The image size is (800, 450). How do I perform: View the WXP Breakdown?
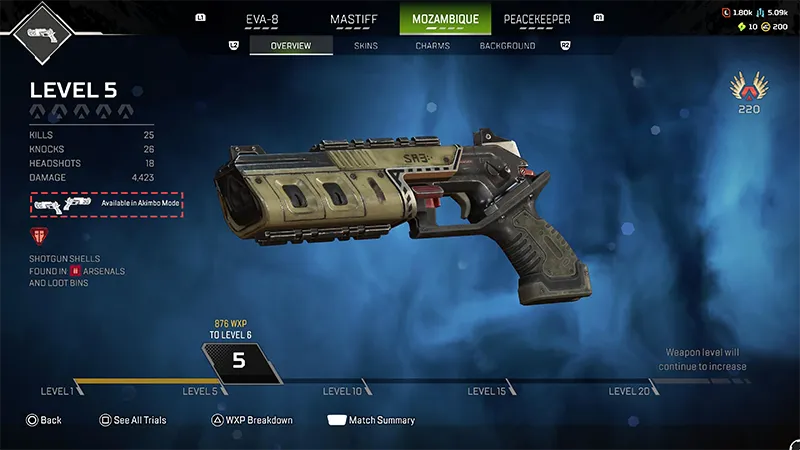pyautogui.click(x=251, y=420)
